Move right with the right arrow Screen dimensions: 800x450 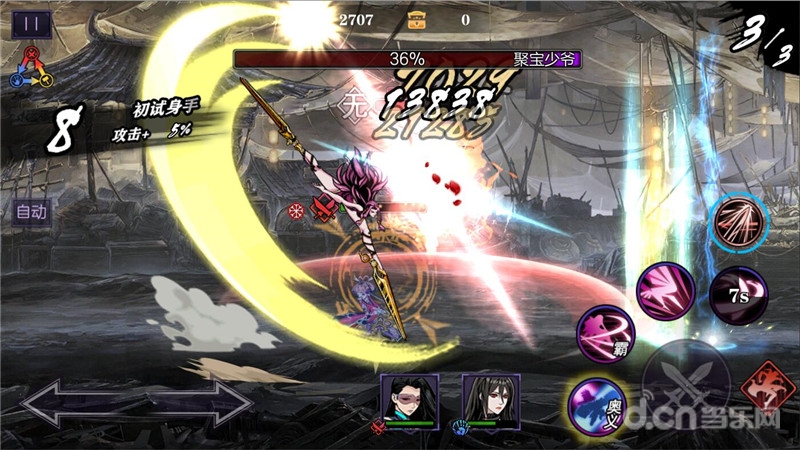coord(200,404)
